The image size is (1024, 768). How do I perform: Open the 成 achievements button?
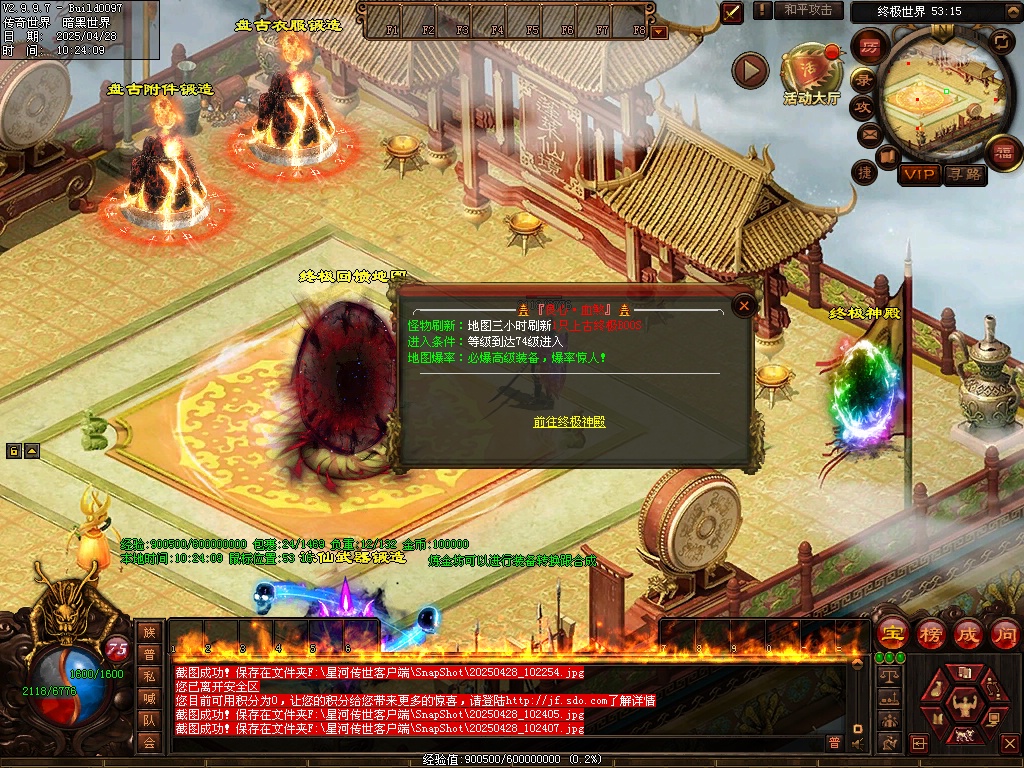click(x=968, y=634)
